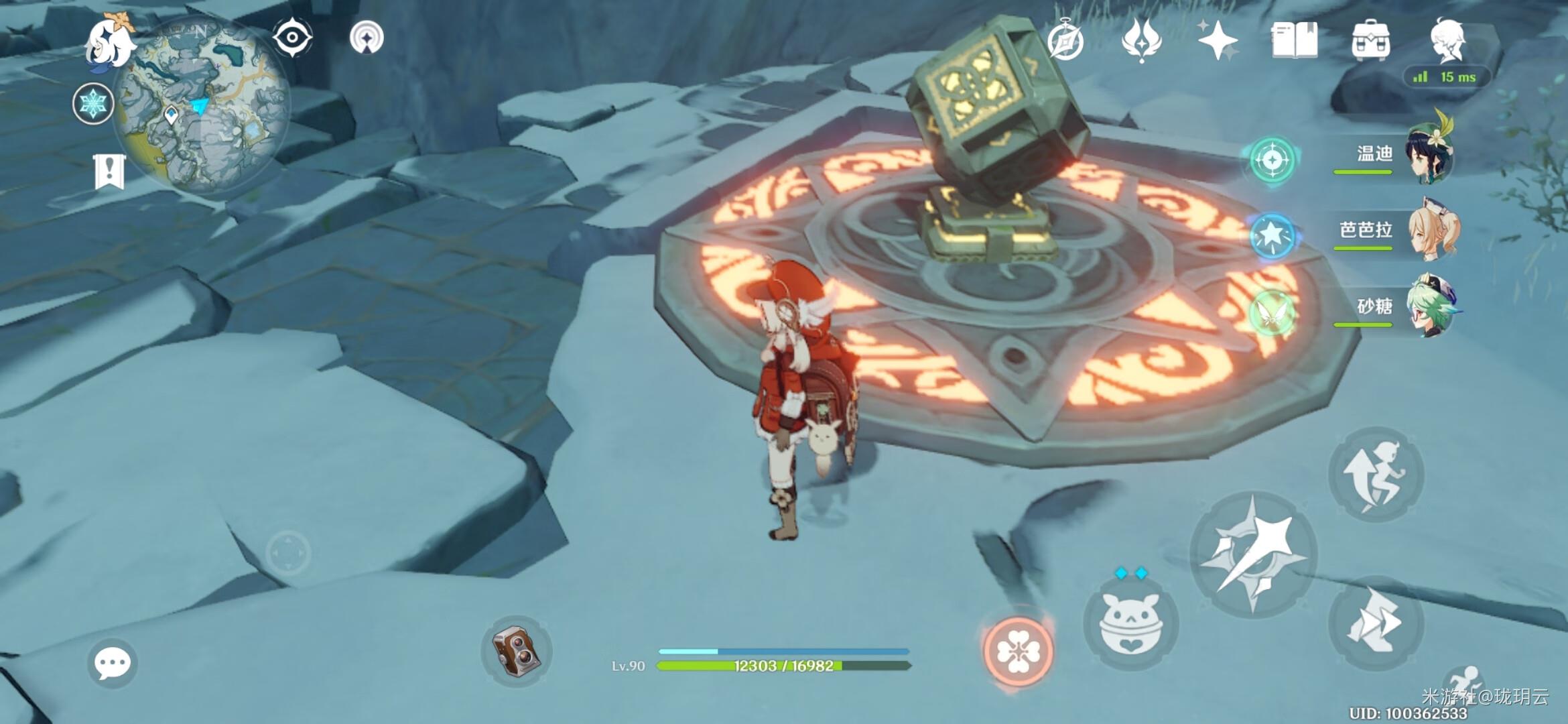Open the Wish star icon
Screen dimensions: 1568x724
[1218, 40]
